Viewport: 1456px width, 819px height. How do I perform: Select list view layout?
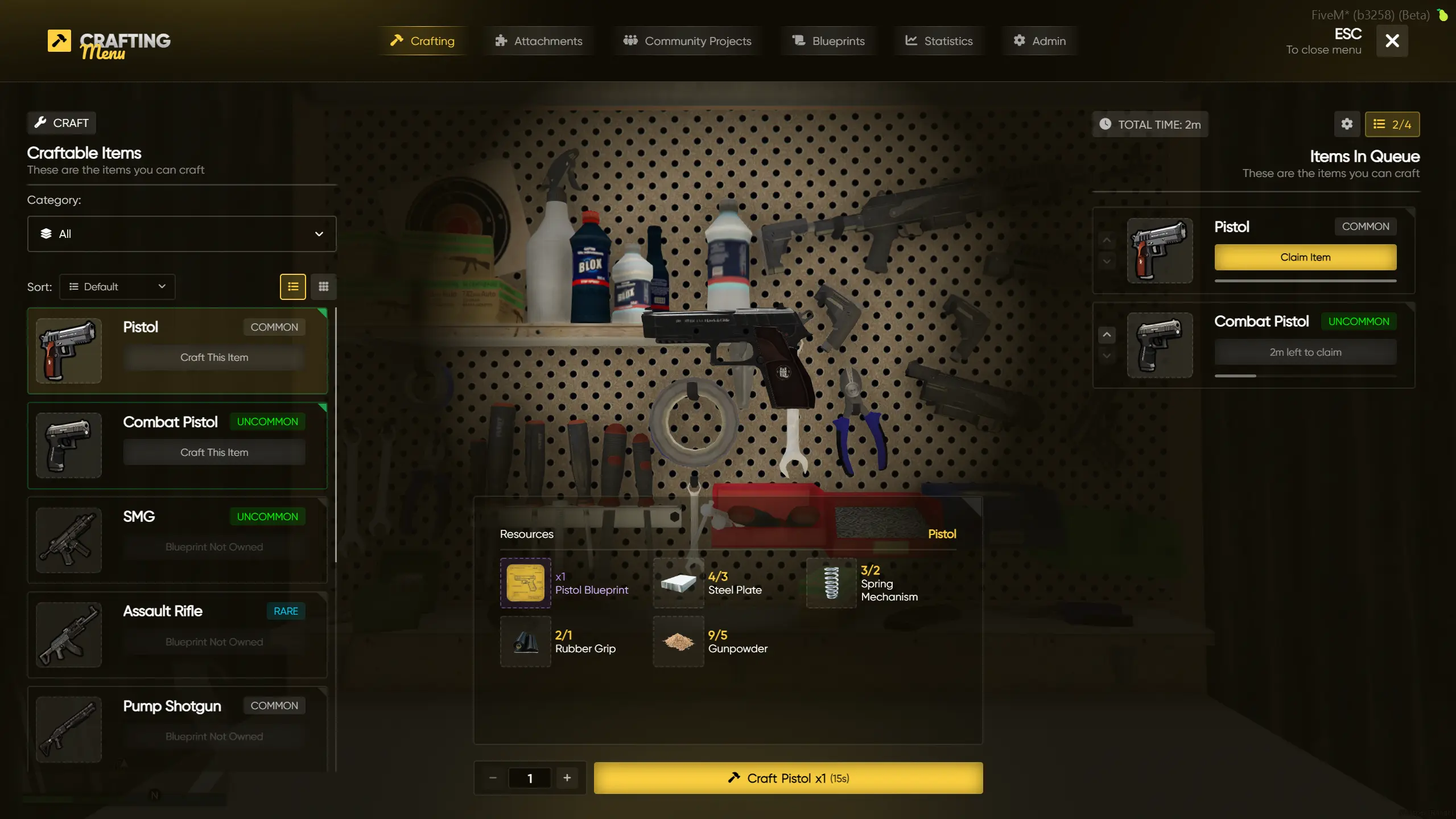click(x=292, y=287)
